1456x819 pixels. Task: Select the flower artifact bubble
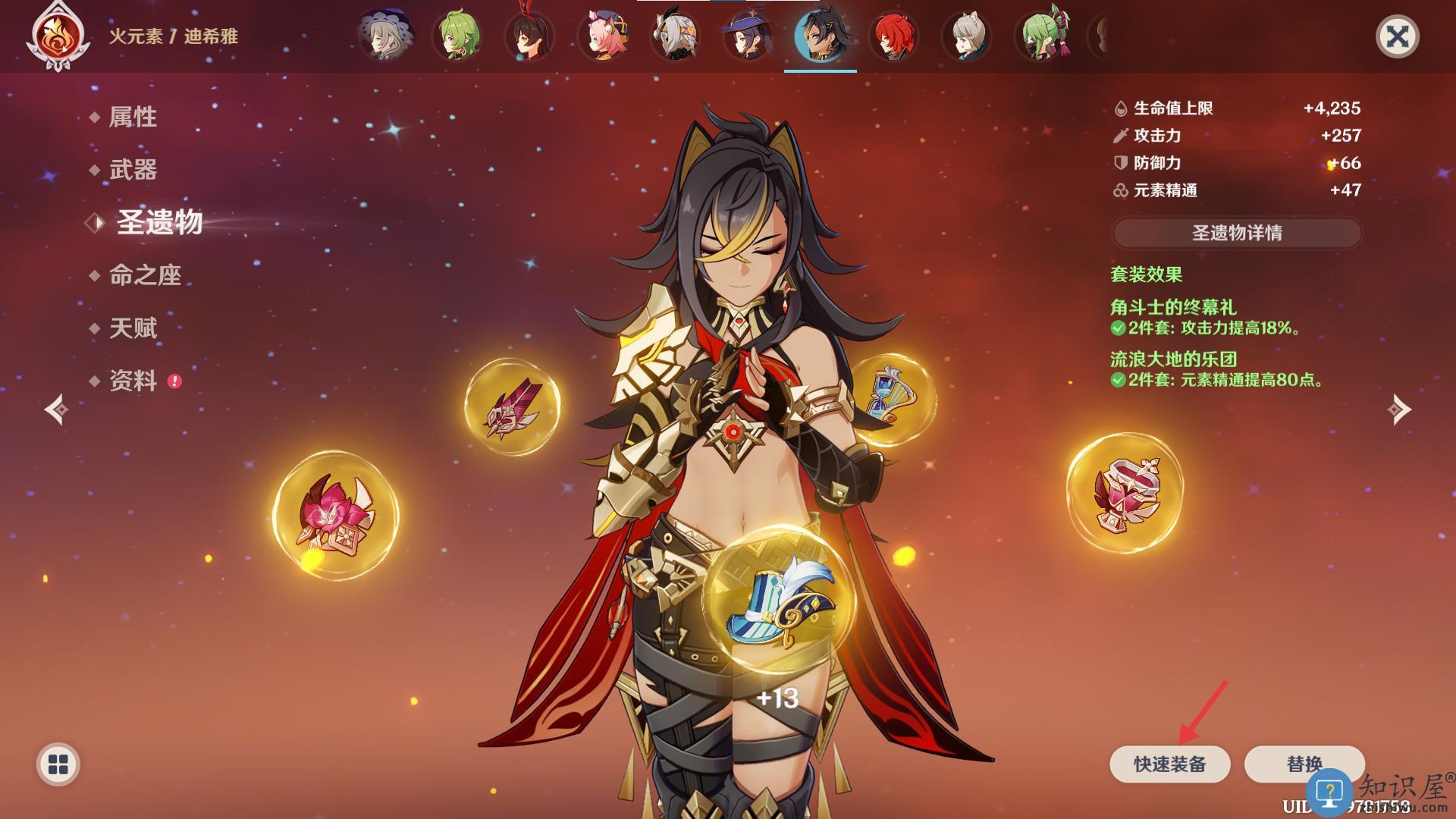coord(335,515)
